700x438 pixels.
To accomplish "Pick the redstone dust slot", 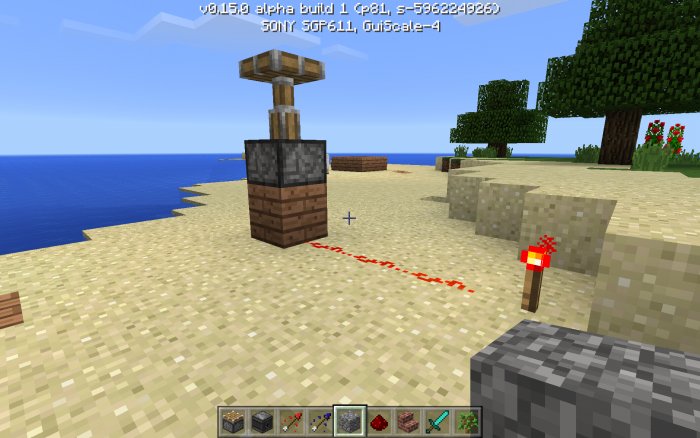I will point(379,421).
